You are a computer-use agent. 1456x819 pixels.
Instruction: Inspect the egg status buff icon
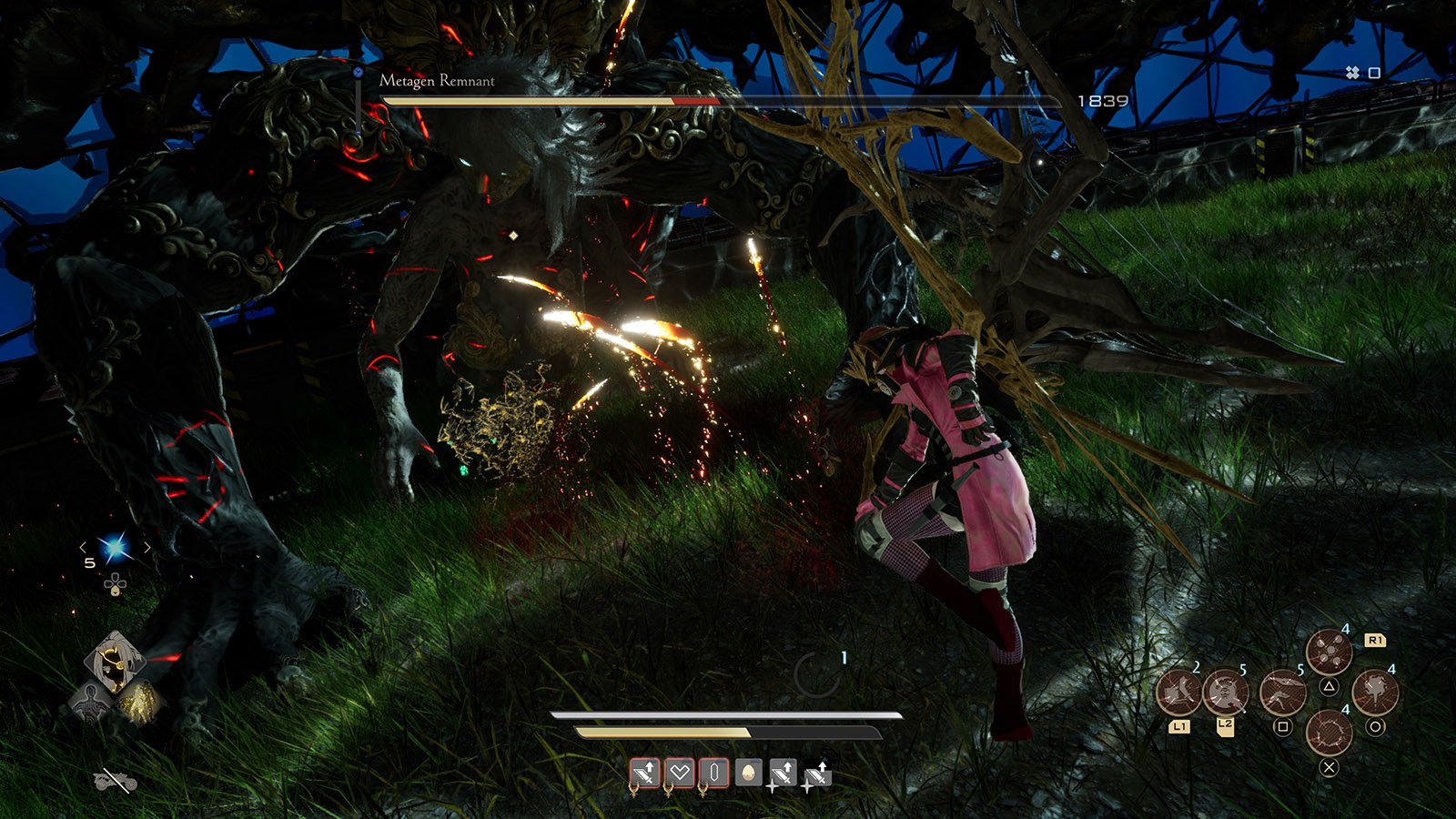[748, 773]
